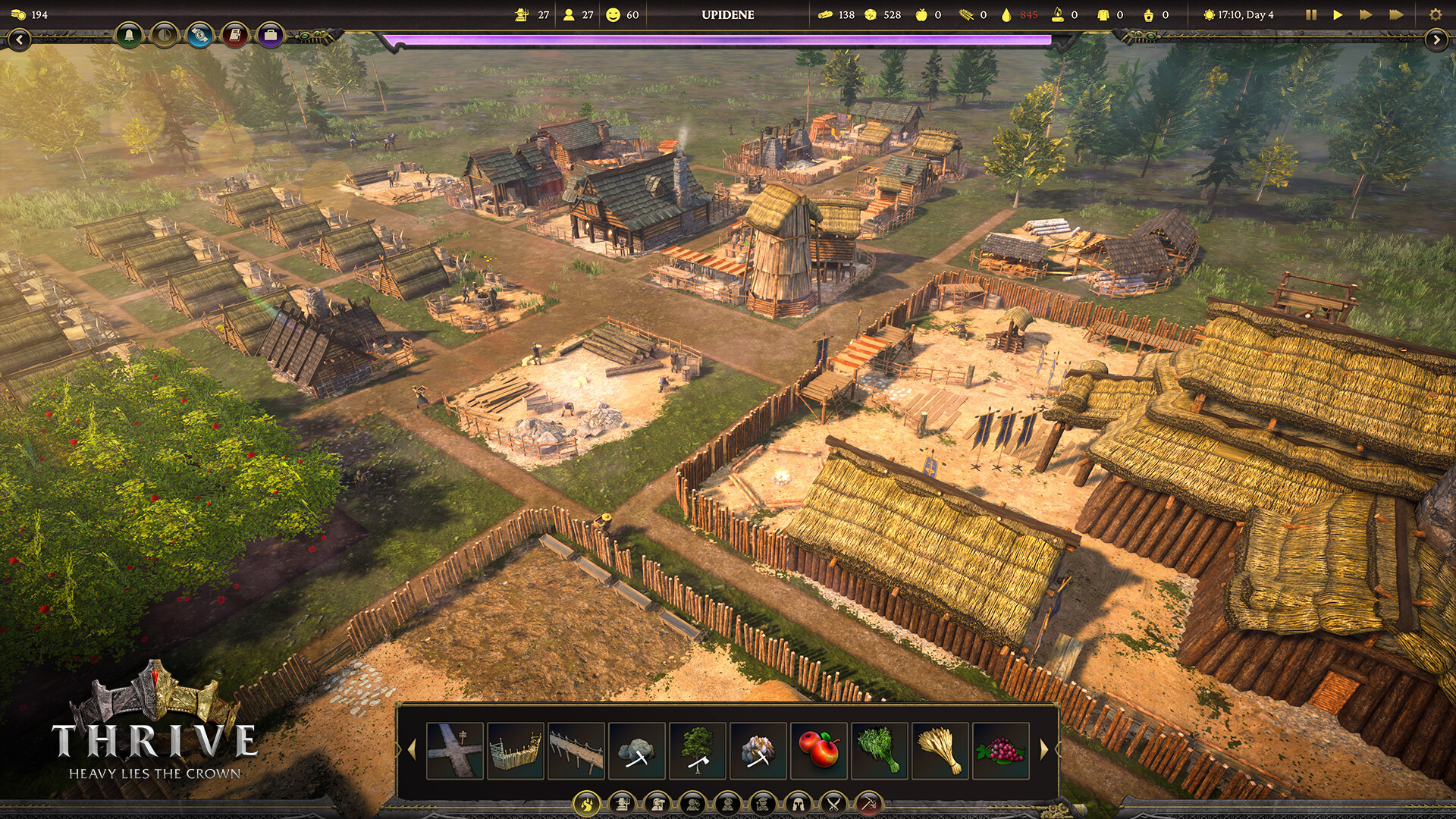Show next build items with the right arrow
This screenshot has width=1456, height=819.
coord(1044,750)
